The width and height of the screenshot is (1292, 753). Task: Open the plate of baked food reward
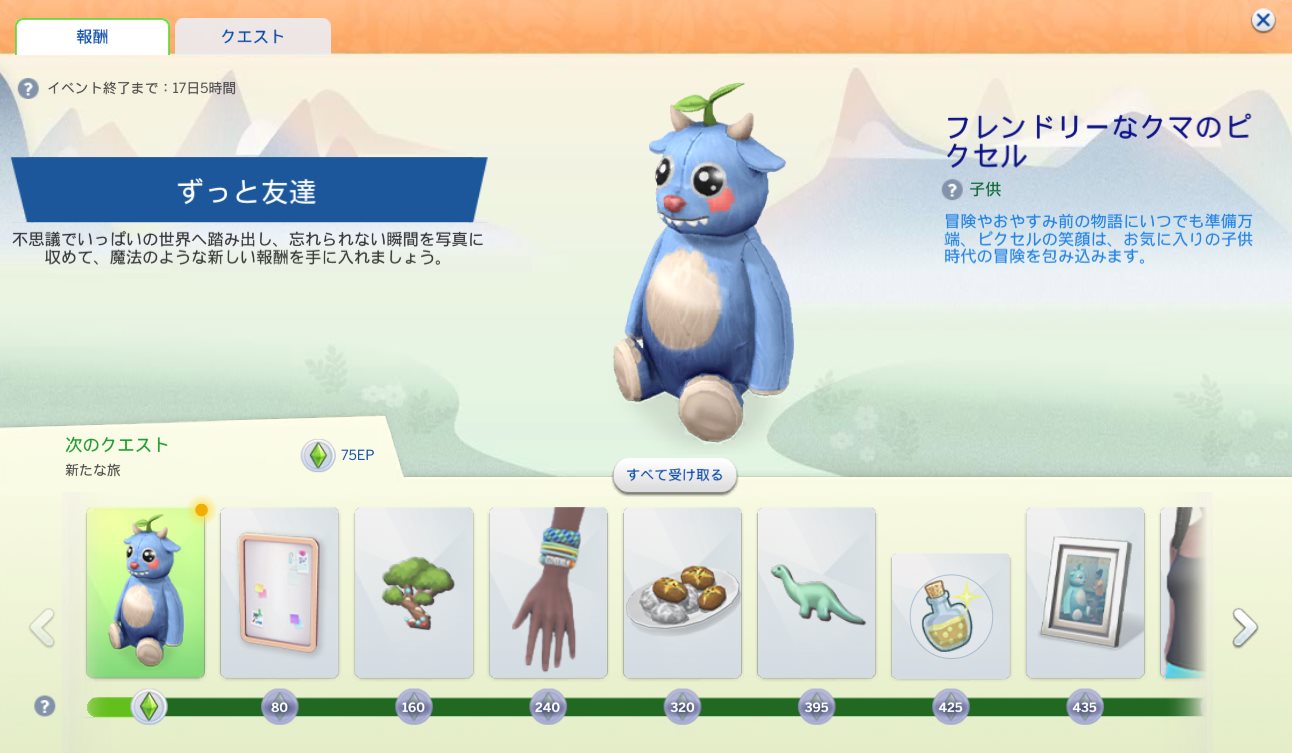point(682,592)
